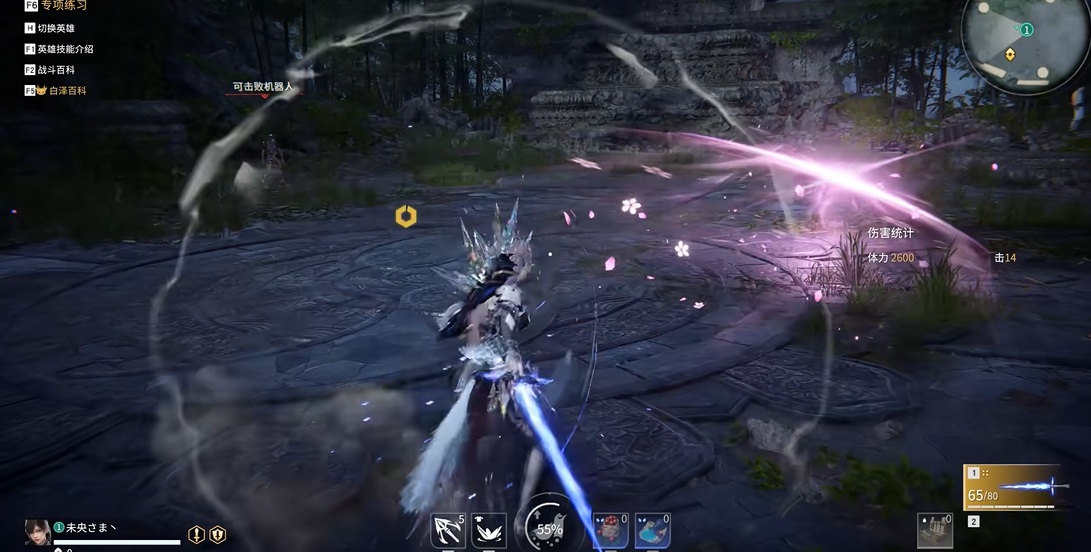Click the 伤害统计 damage statistics panel
1091x552 pixels.
890,234
